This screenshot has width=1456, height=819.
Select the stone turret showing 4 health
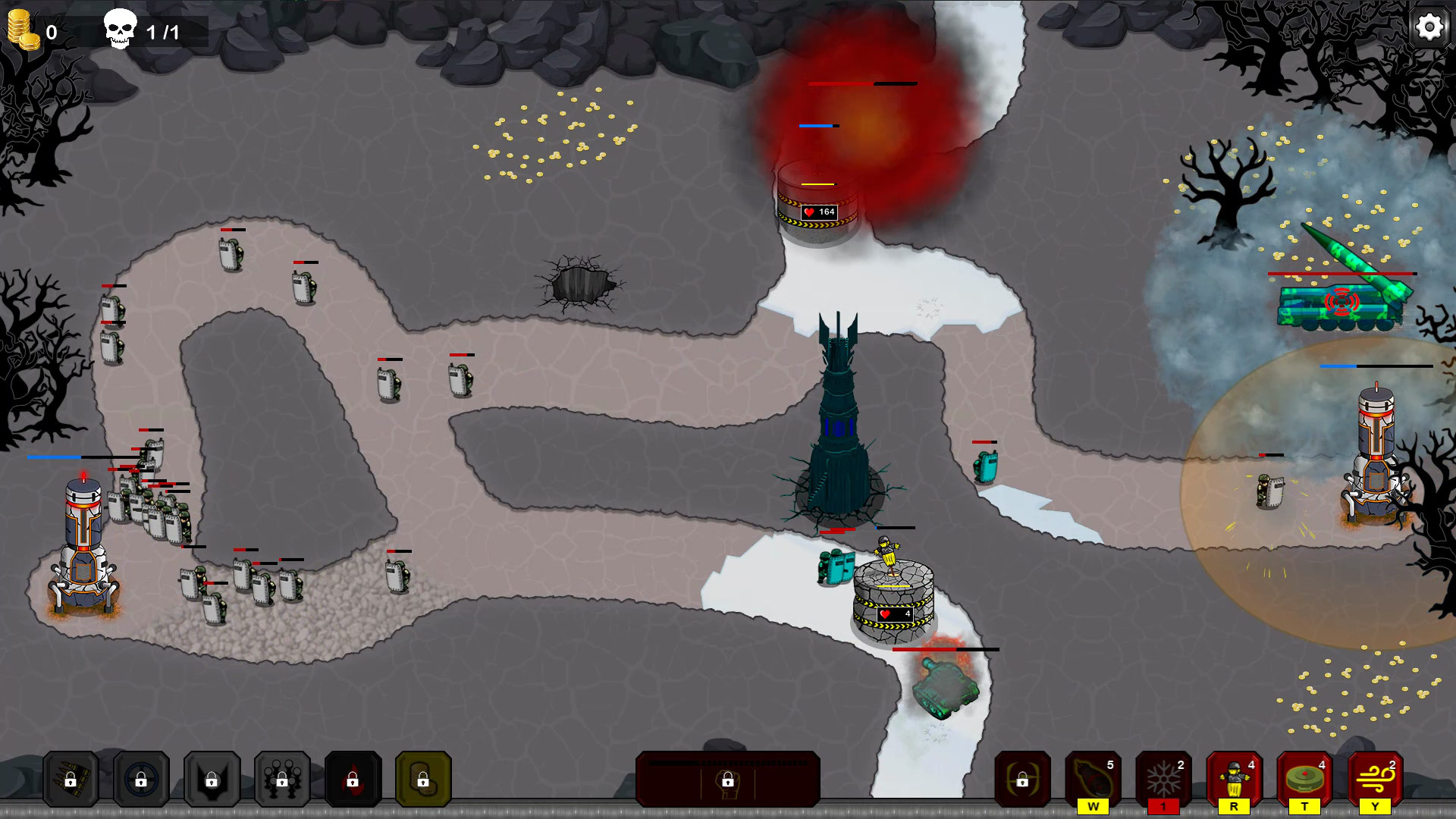893,603
